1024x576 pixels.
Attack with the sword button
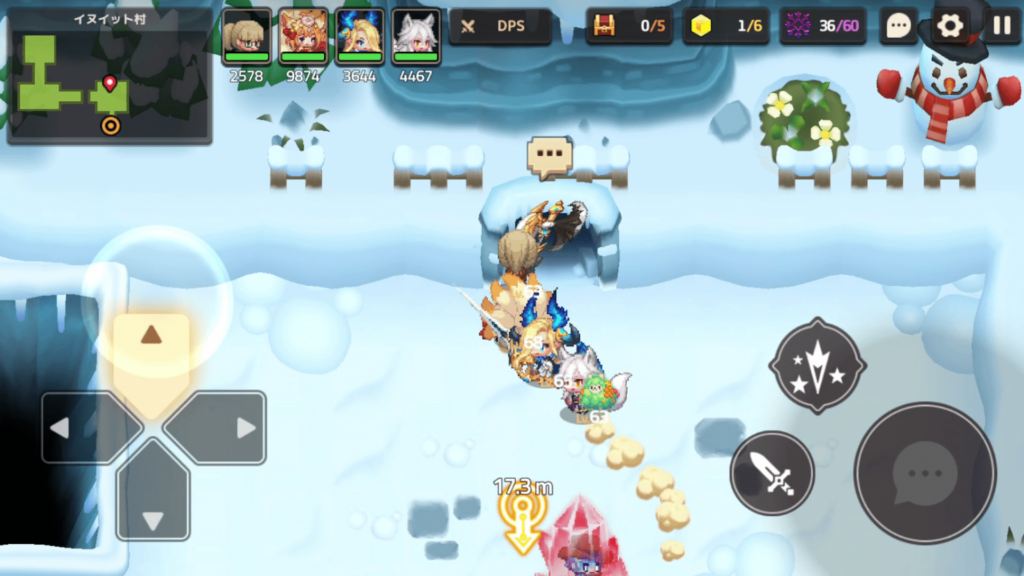point(772,473)
